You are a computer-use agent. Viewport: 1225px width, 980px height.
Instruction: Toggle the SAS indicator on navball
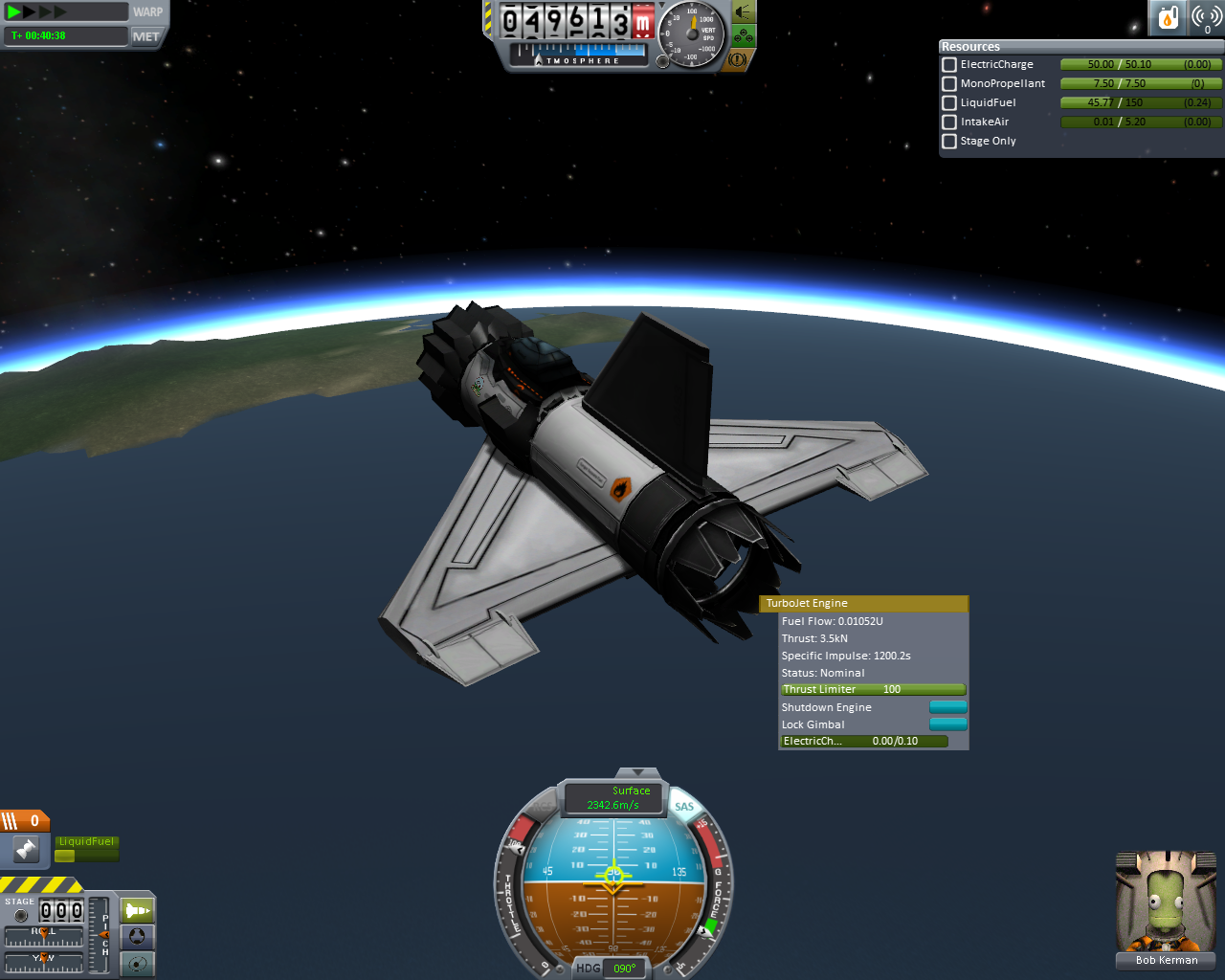coord(683,807)
